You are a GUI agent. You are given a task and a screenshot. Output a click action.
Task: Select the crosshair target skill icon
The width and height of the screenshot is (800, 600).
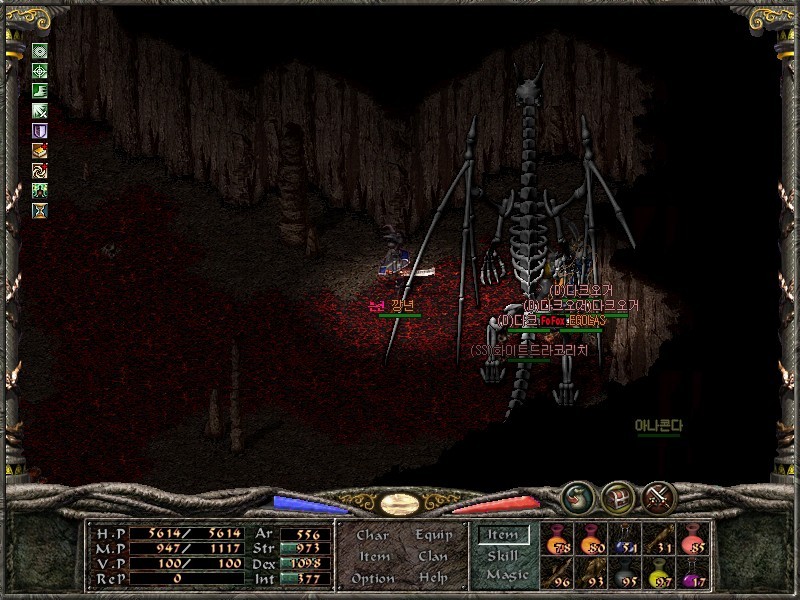40,70
